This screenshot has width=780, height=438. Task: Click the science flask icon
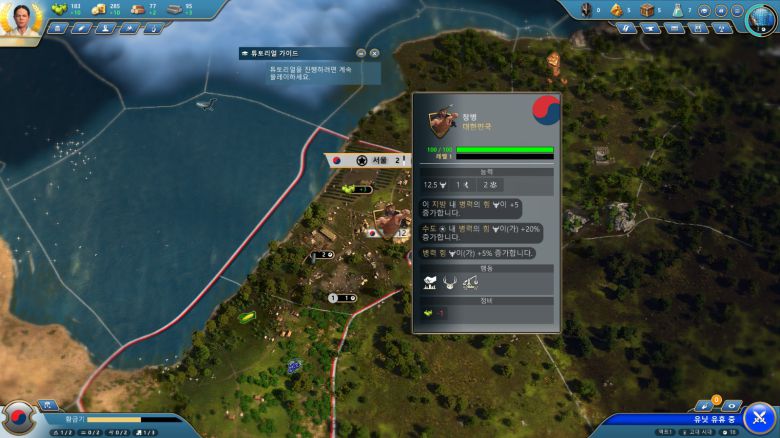(676, 10)
